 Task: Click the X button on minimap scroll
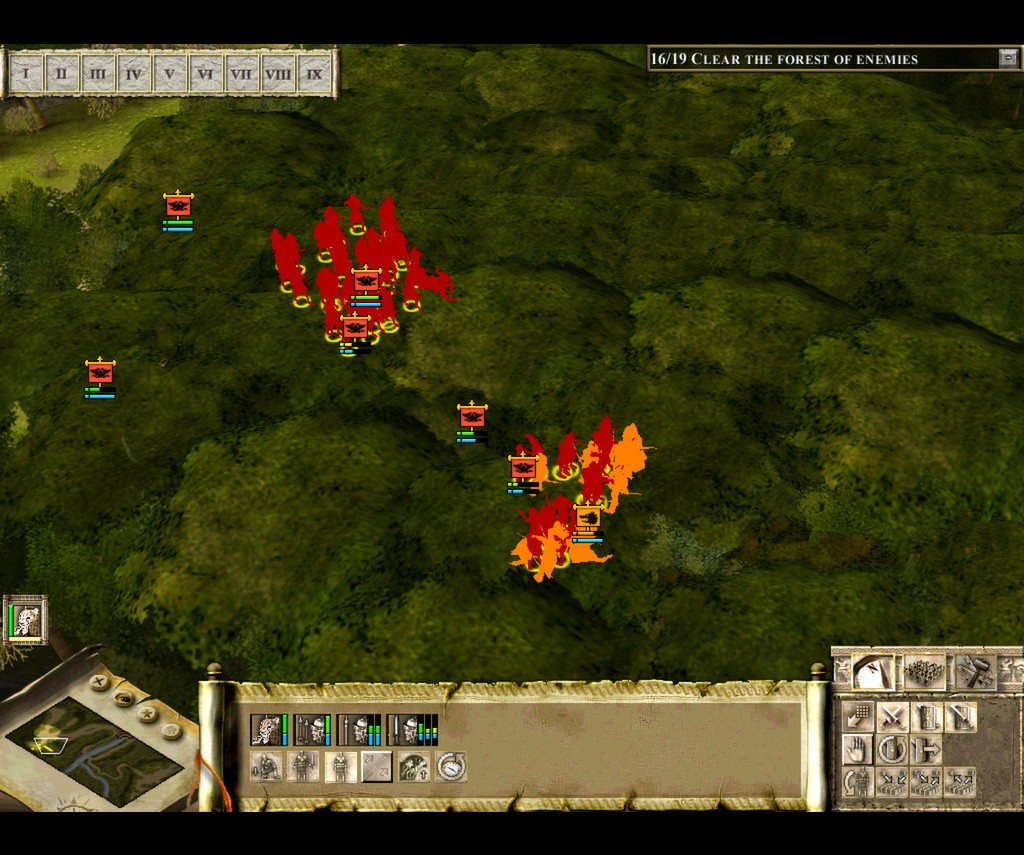pyautogui.click(x=99, y=682)
